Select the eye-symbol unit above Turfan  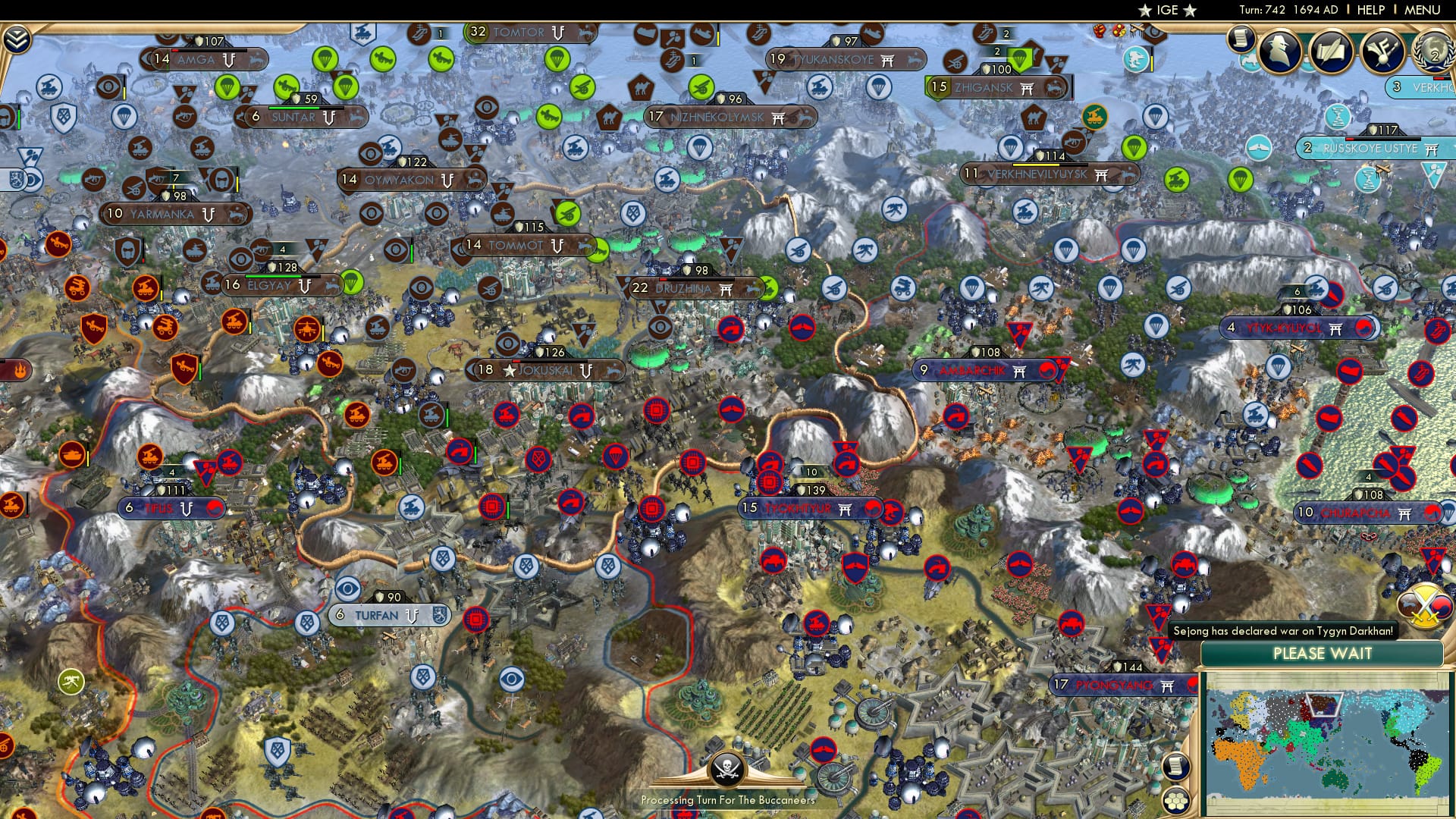click(347, 588)
